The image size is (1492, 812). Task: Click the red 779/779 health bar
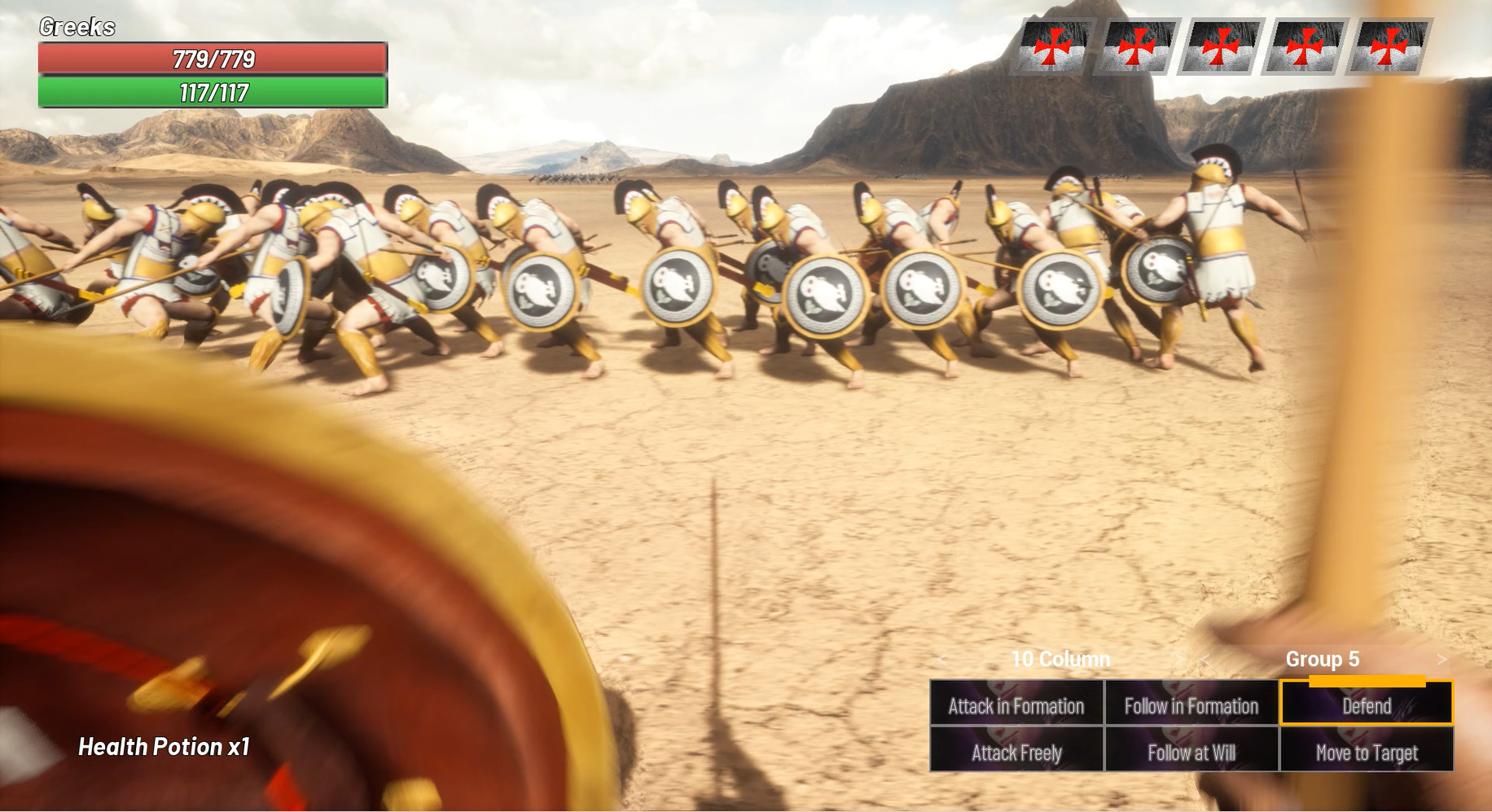tap(210, 59)
